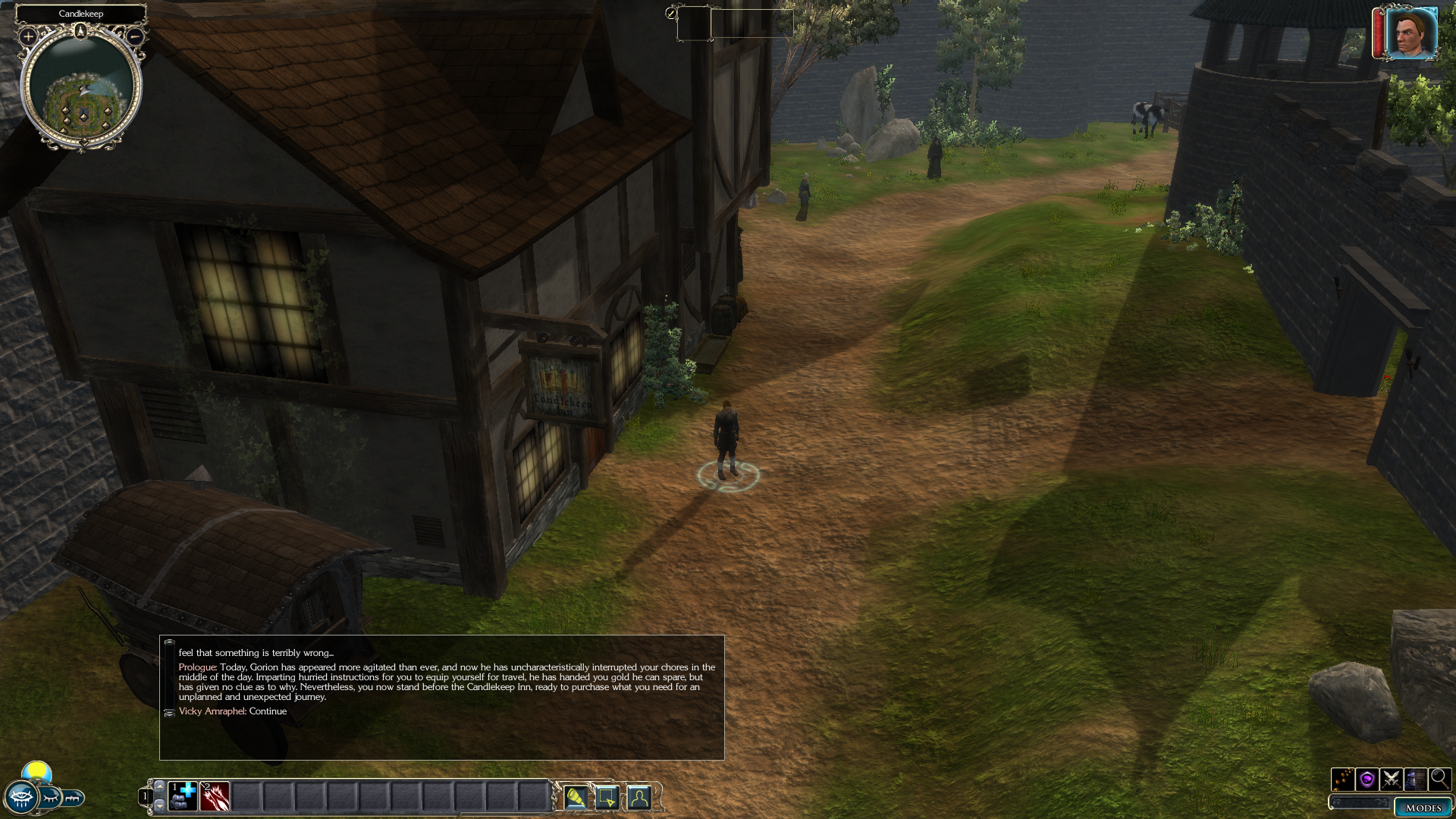Click the Candlekeep circular minimap
This screenshot has height=819, width=1456.
click(x=81, y=91)
